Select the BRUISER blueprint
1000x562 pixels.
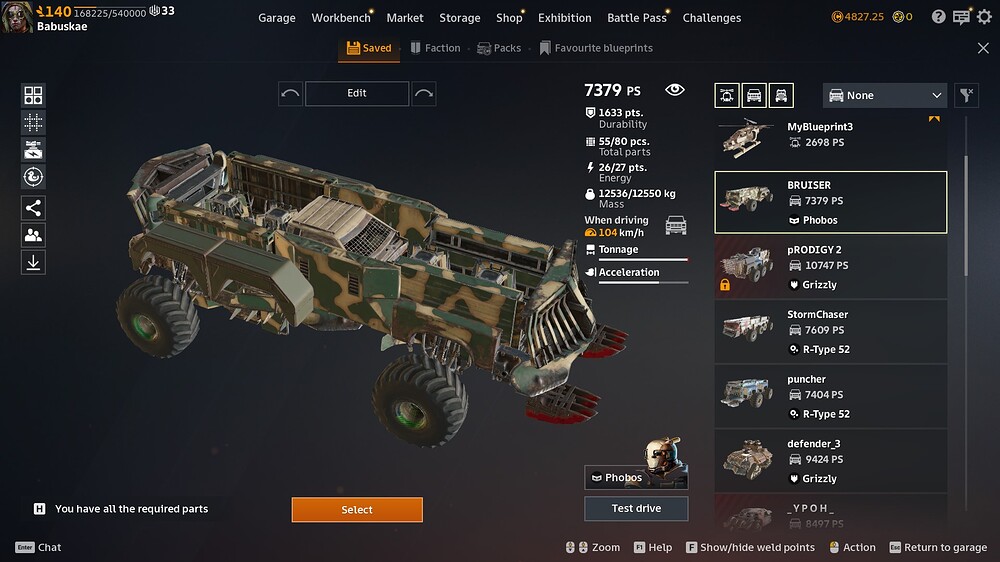click(x=830, y=202)
